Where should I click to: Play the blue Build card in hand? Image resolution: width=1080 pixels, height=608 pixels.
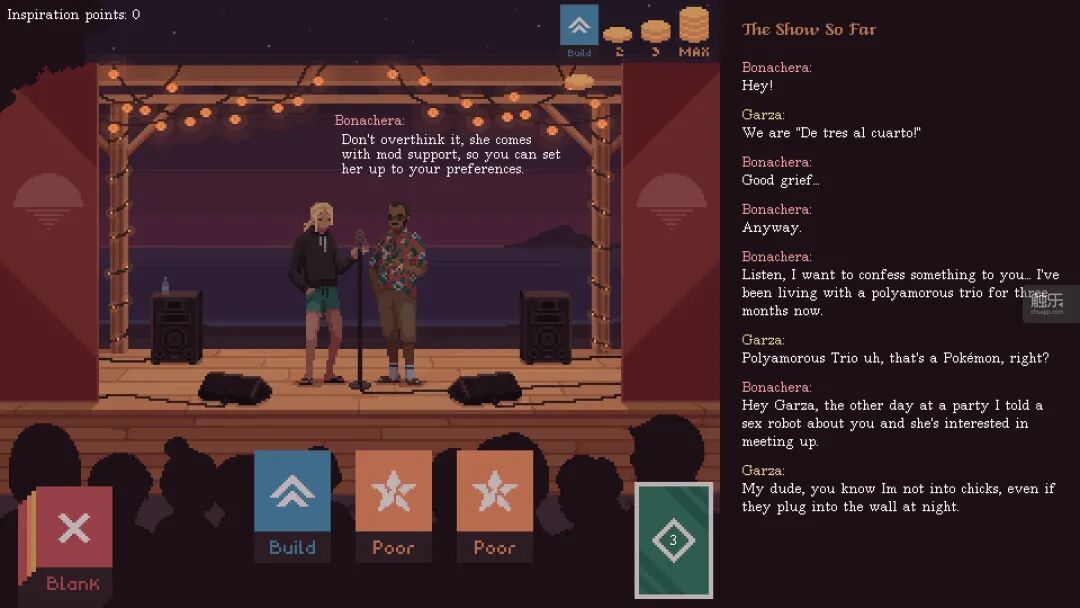point(292,504)
